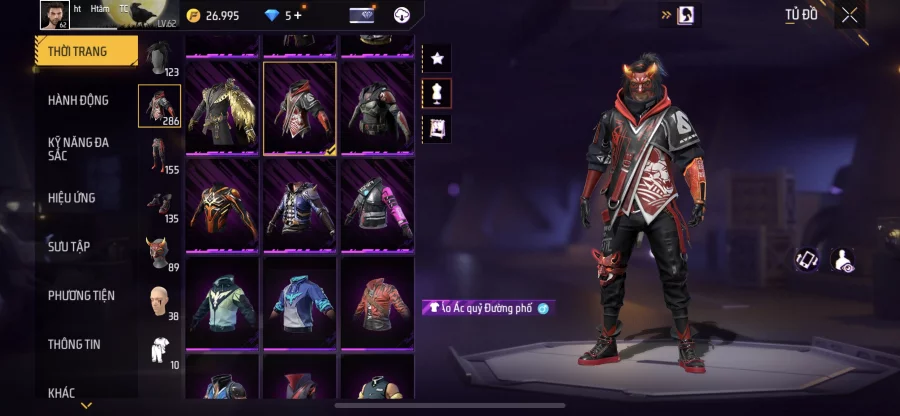Switch to the Phương Tiện tab
Screen dimensions: 900x416
tap(81, 295)
